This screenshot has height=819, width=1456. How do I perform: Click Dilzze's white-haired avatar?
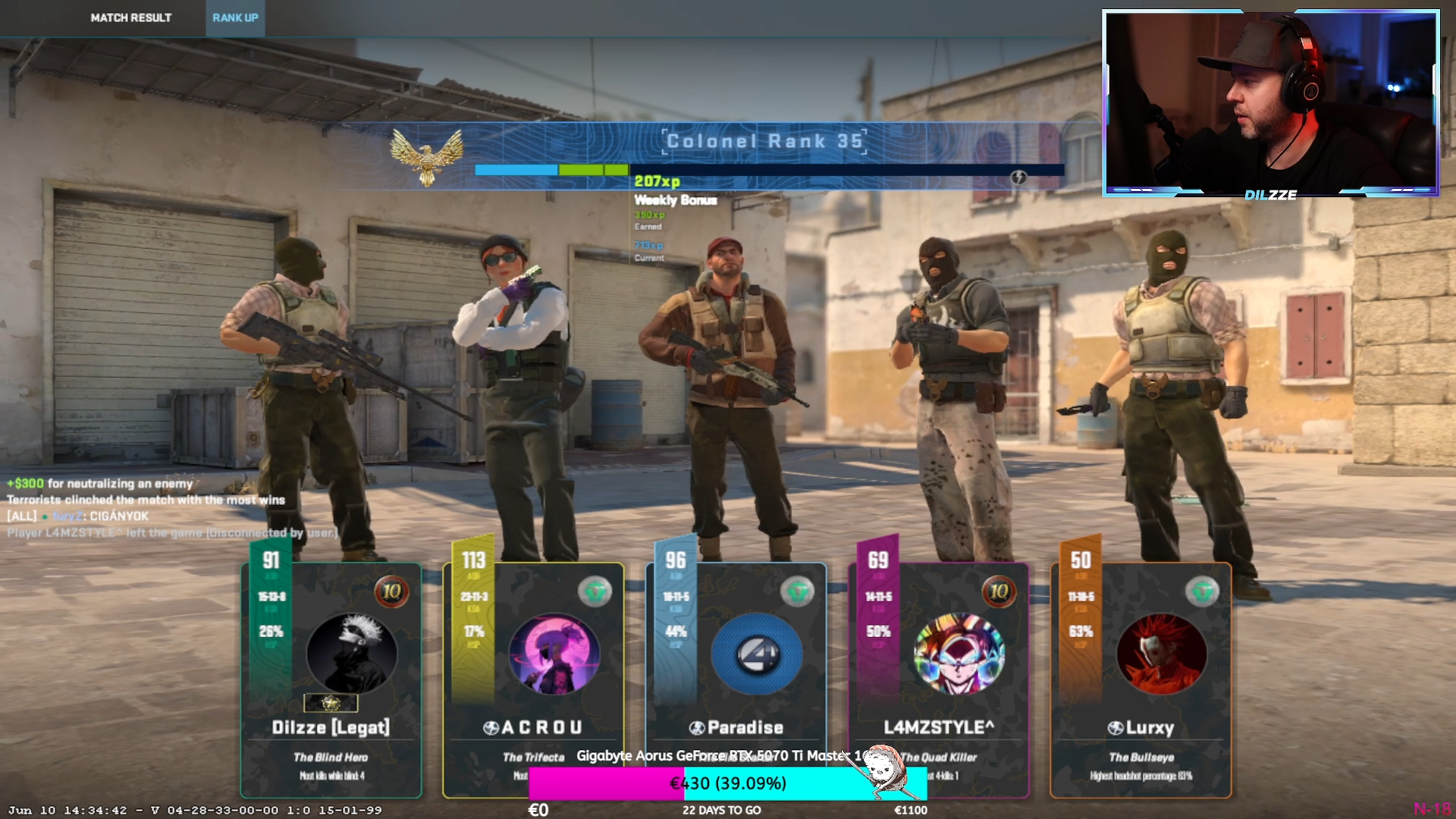click(x=351, y=653)
